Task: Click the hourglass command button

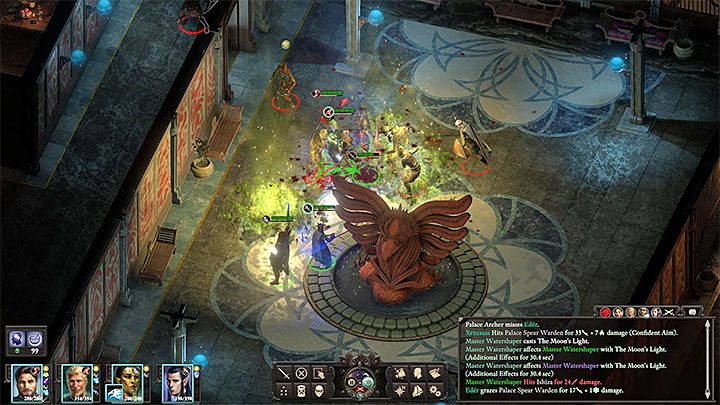Action: [301, 391]
